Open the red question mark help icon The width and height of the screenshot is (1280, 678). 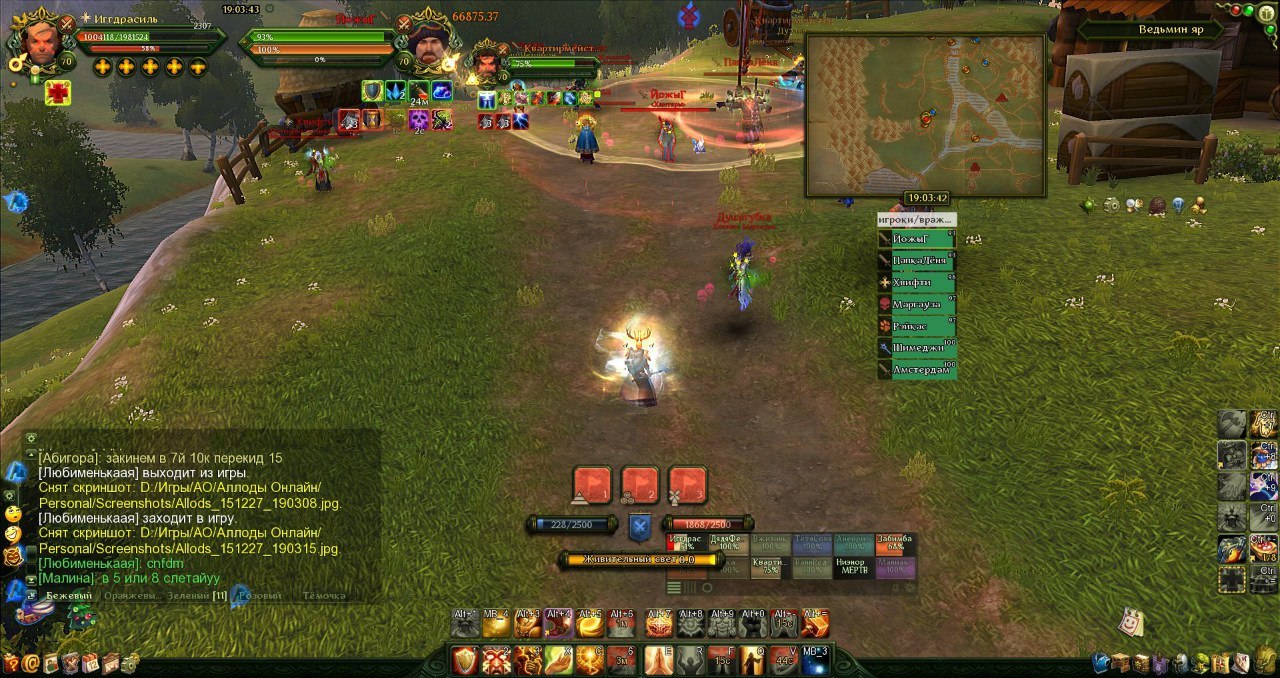11,662
